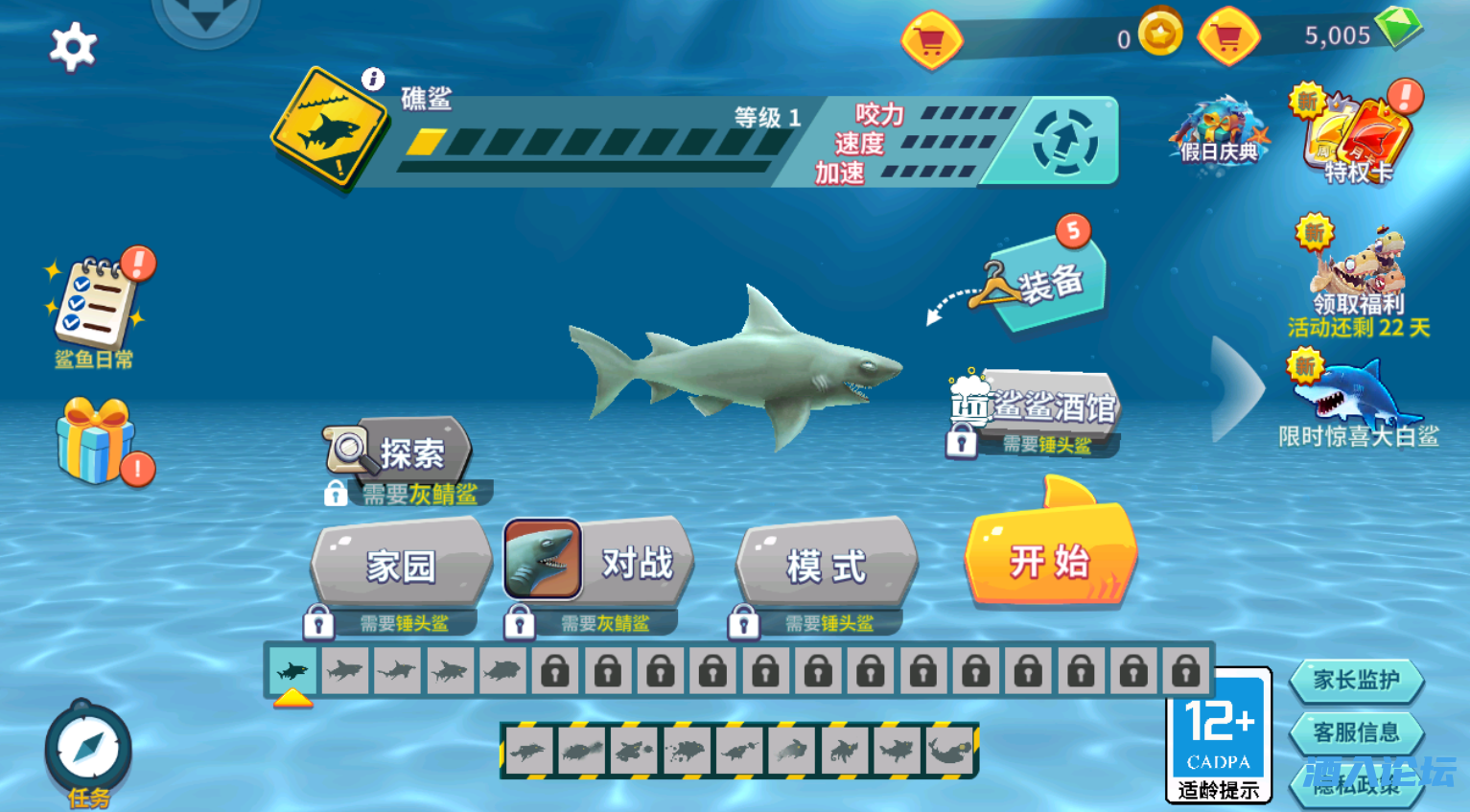Screen dimensions: 1470x812
Task: Open 客服信息 customer service
Action: coord(1356,733)
